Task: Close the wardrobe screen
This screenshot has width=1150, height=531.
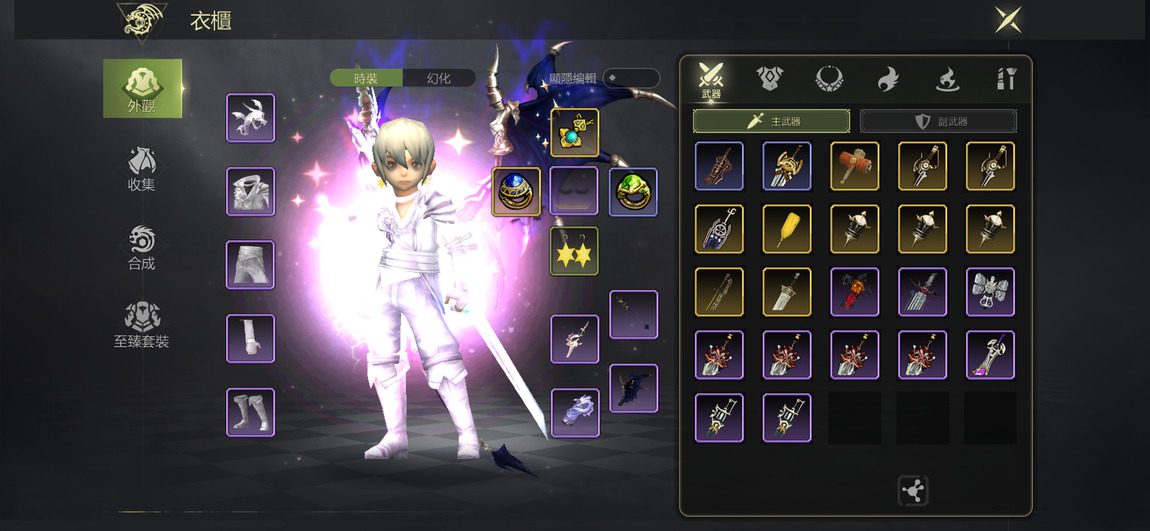Action: [1007, 19]
